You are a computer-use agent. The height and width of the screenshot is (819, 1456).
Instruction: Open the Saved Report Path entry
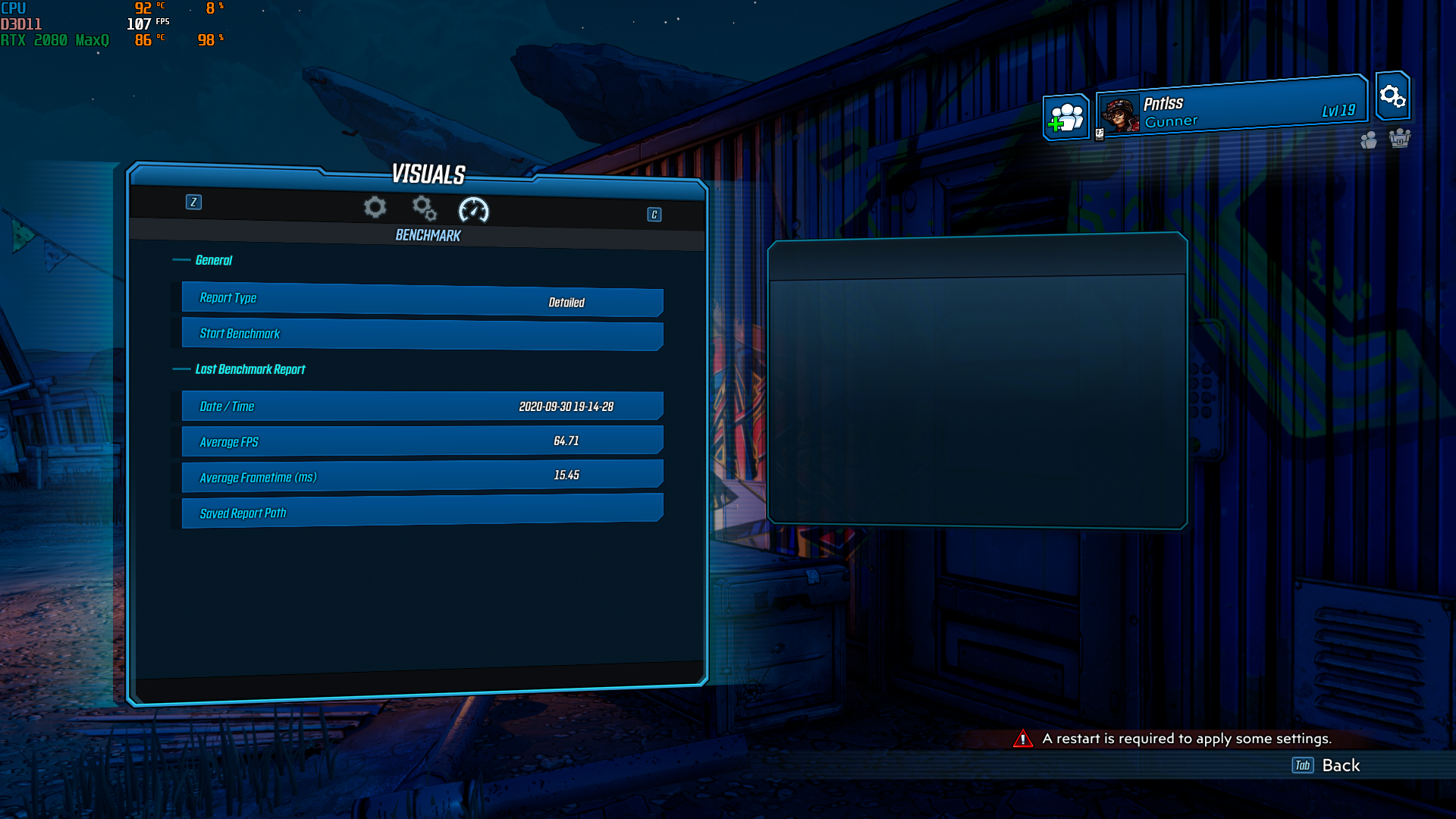(422, 510)
